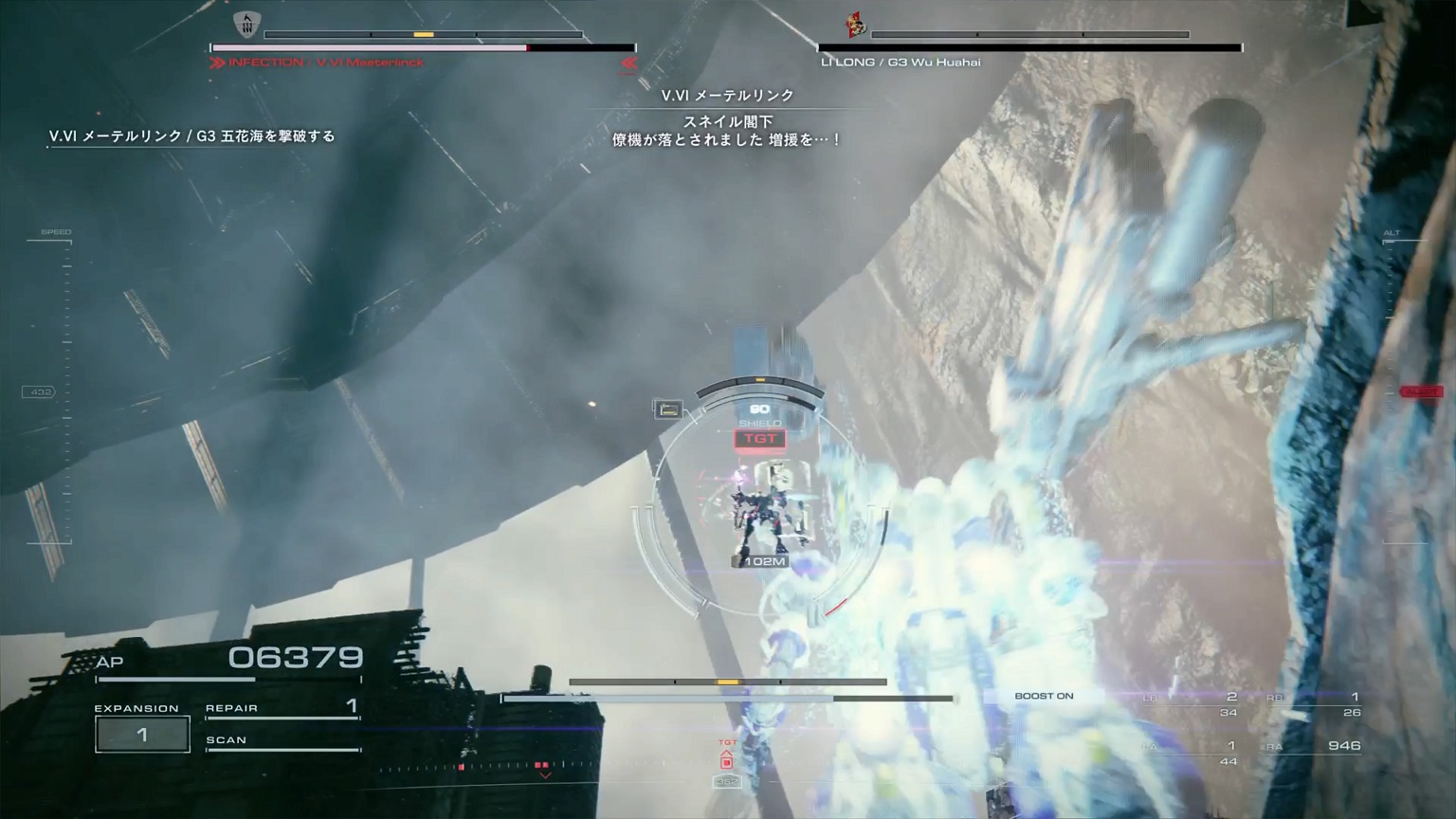Use the Repair kit indicator
1456x819 pixels.
[282, 708]
